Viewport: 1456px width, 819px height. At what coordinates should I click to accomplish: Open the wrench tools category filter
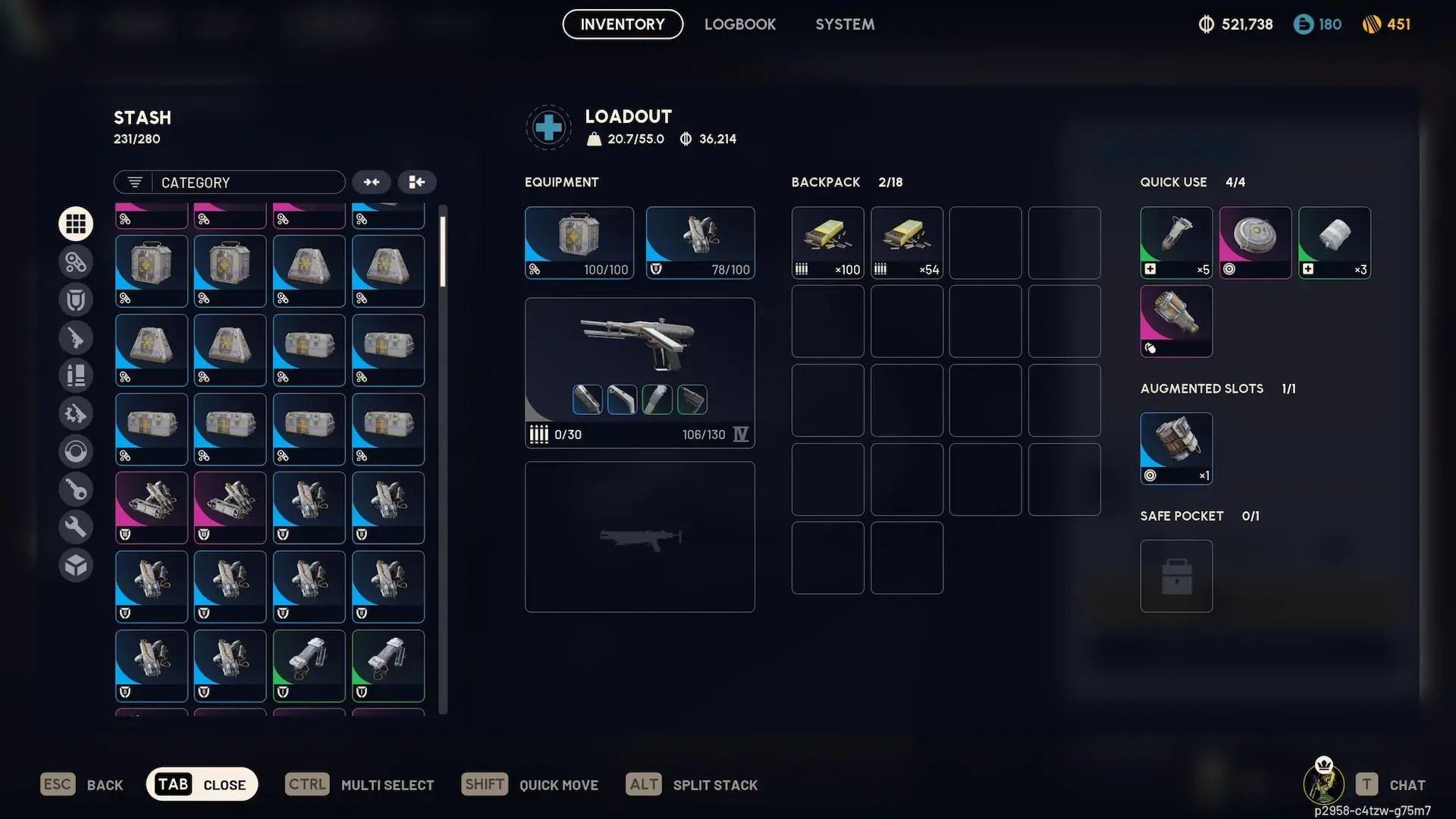(76, 526)
